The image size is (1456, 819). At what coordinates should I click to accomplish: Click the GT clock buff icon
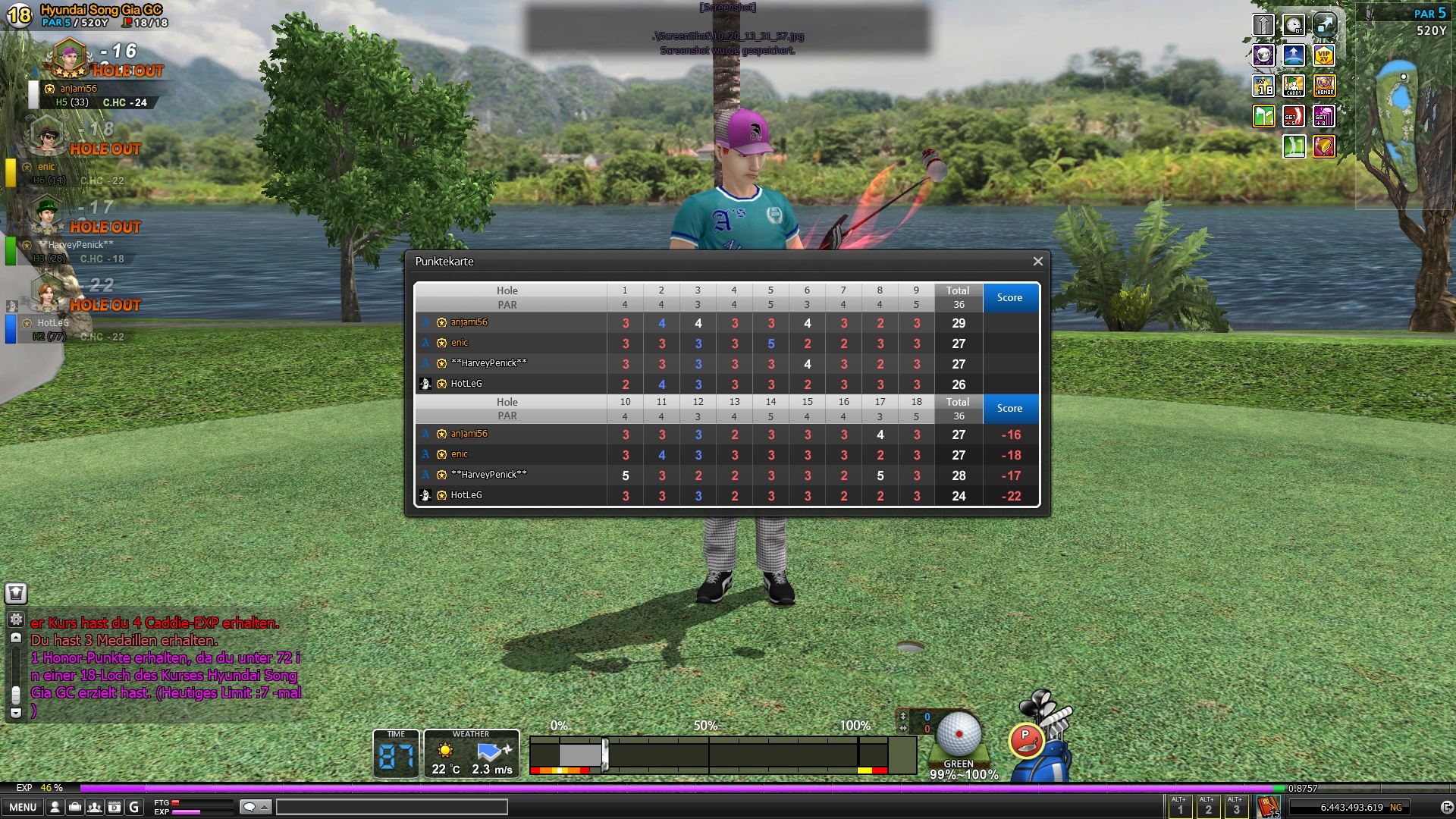click(x=1294, y=25)
